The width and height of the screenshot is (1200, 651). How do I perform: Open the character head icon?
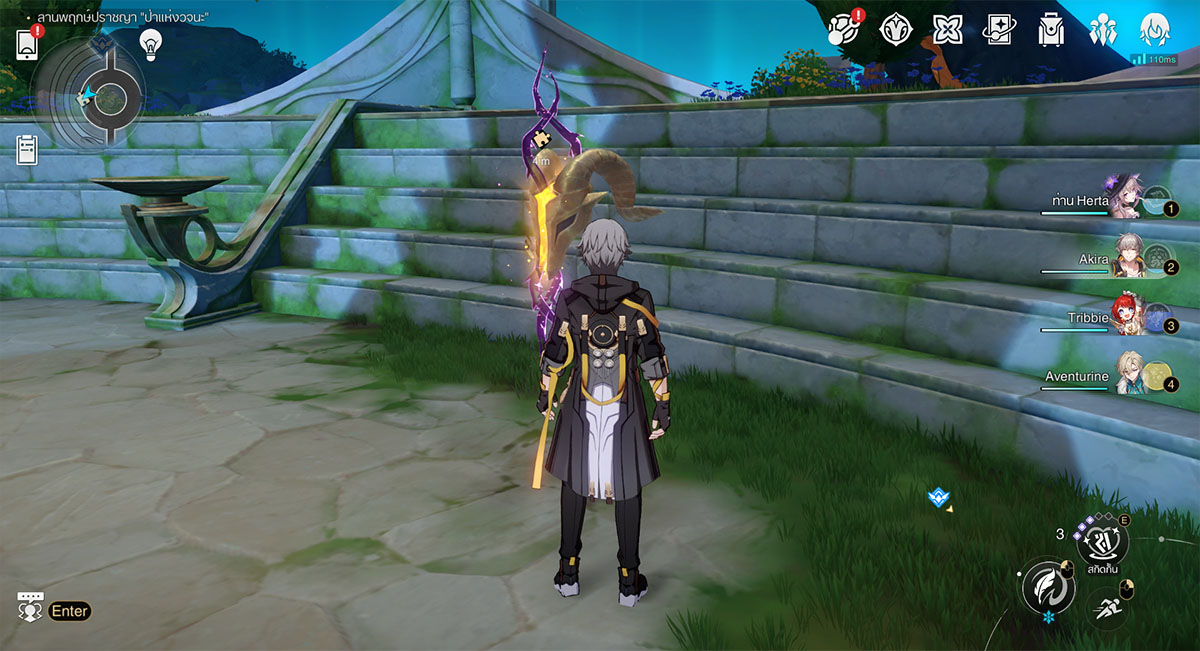tap(1155, 28)
